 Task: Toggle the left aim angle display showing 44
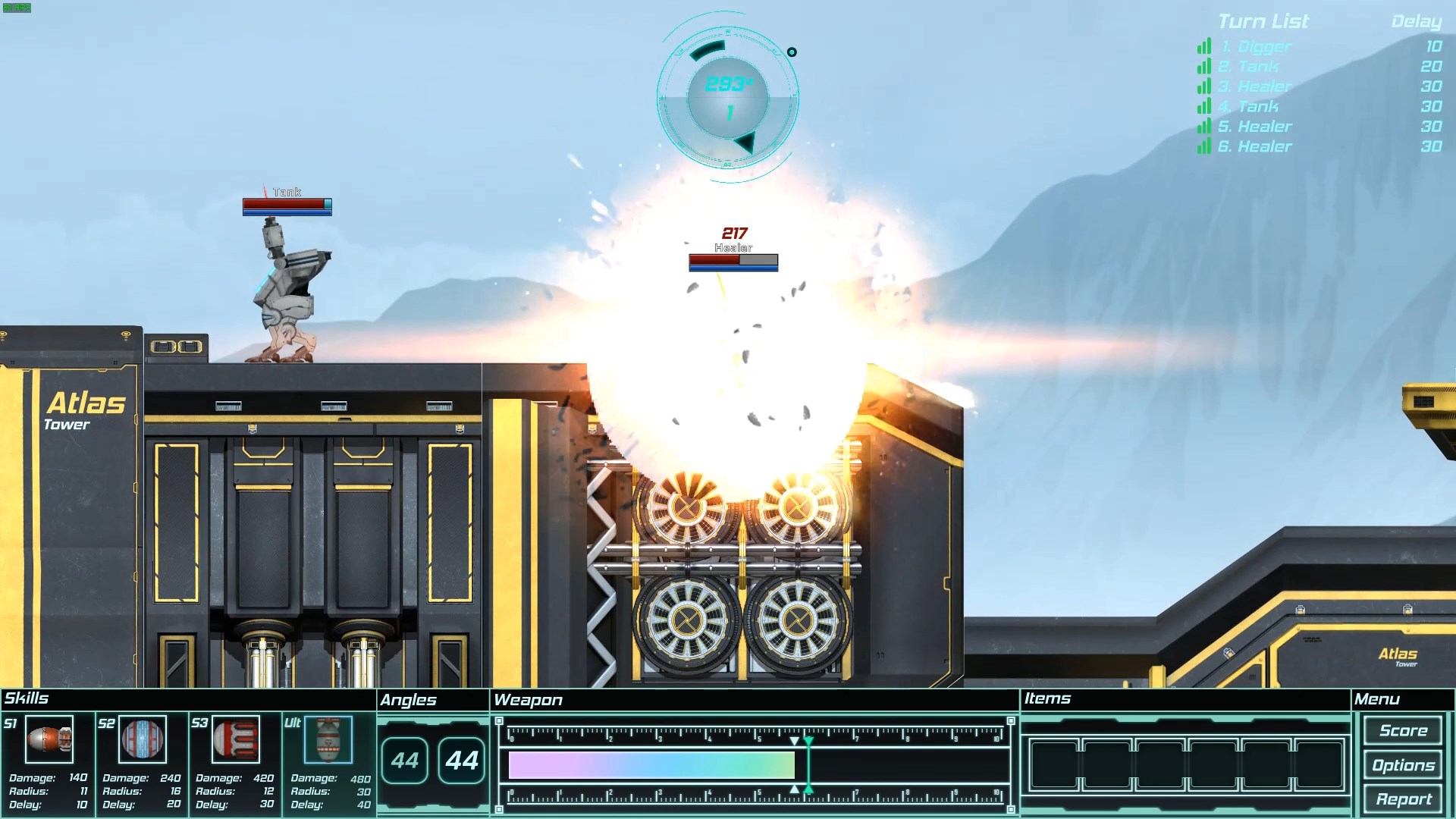406,759
